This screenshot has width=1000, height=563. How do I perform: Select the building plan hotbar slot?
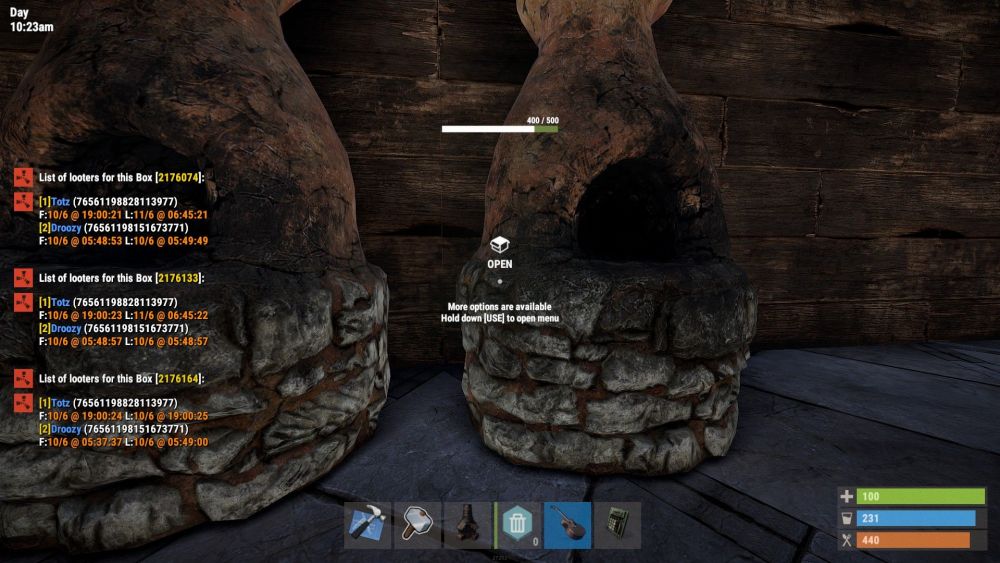368,525
